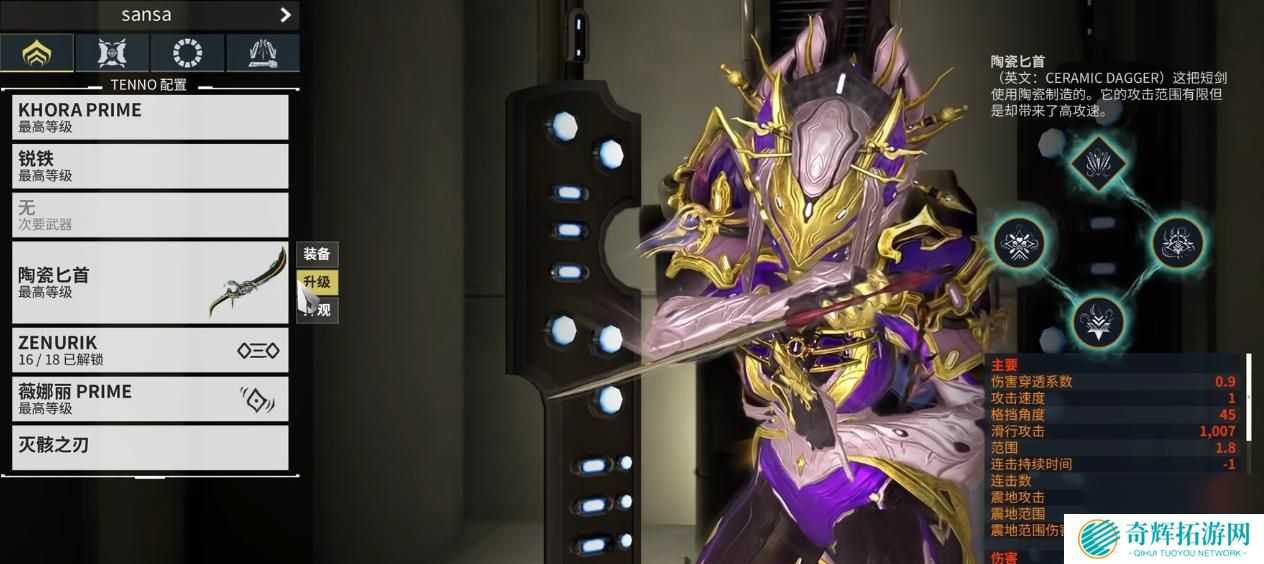Open the ZENURIK focus school slot
The height and width of the screenshot is (564, 1264).
[150, 350]
